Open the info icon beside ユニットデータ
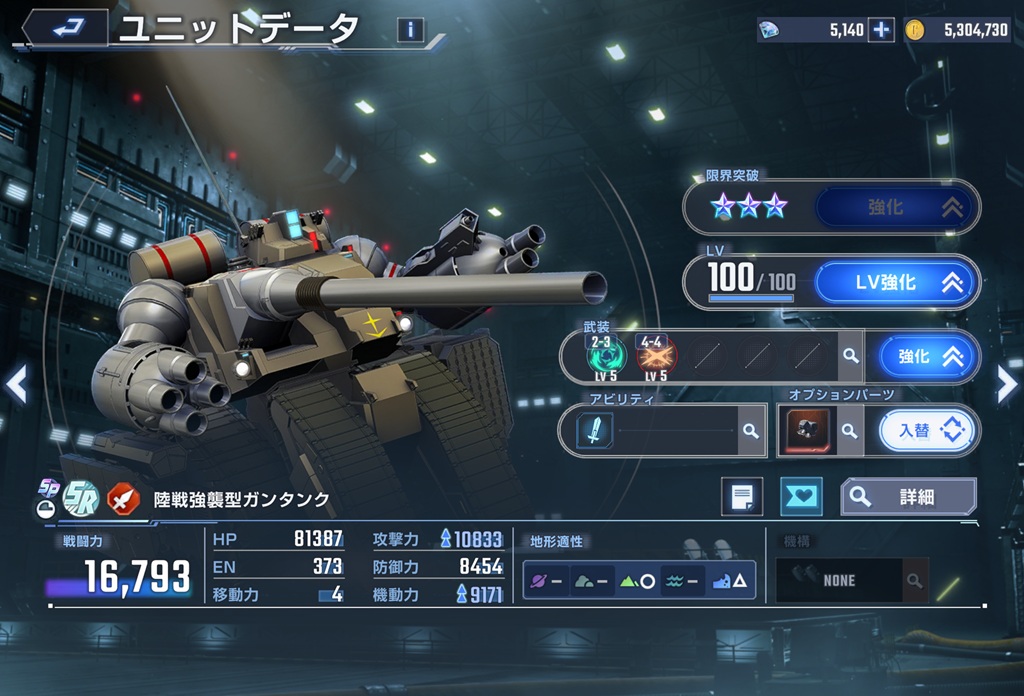The image size is (1024, 696). [x=410, y=30]
